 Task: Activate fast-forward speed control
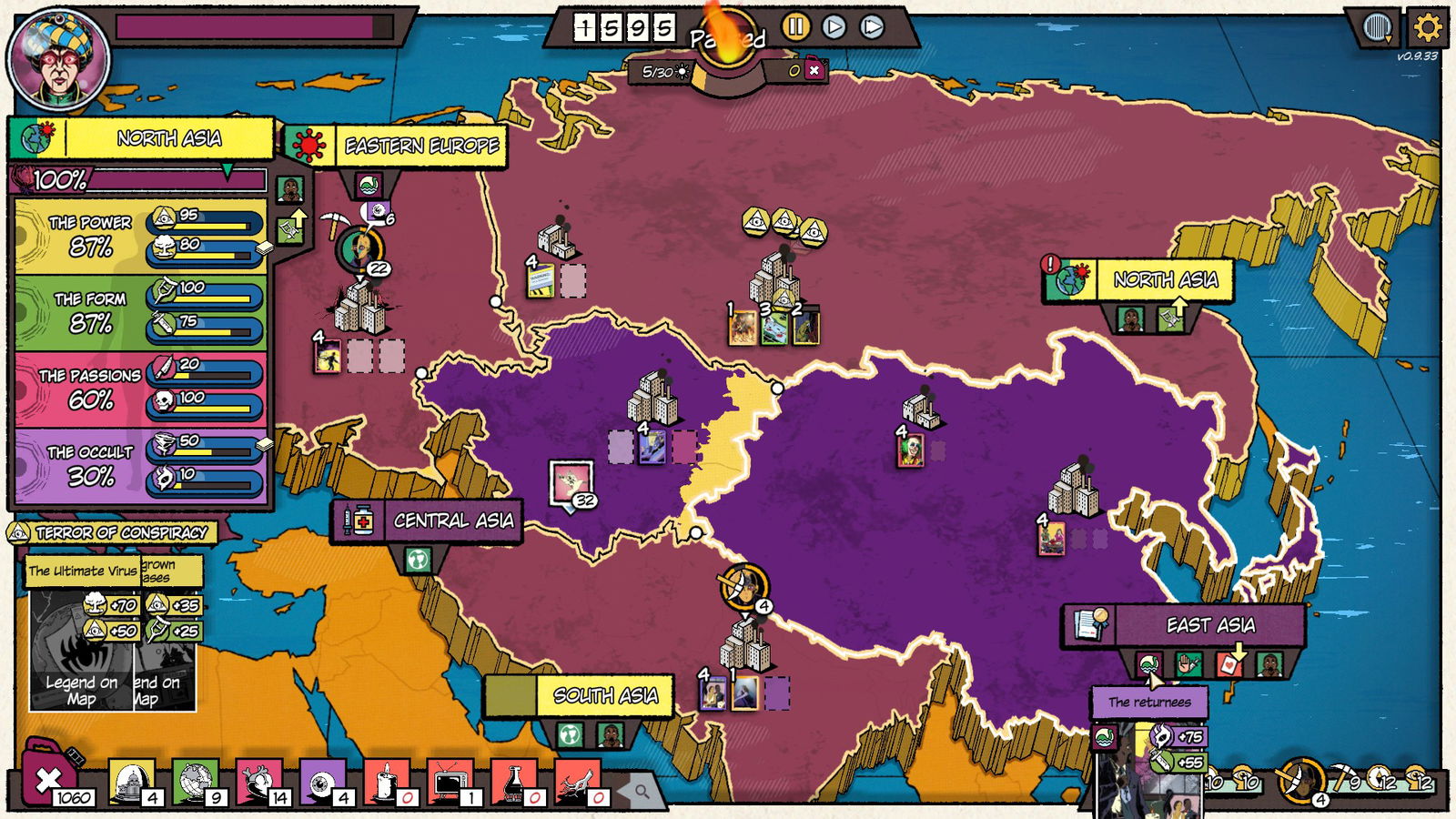(871, 28)
